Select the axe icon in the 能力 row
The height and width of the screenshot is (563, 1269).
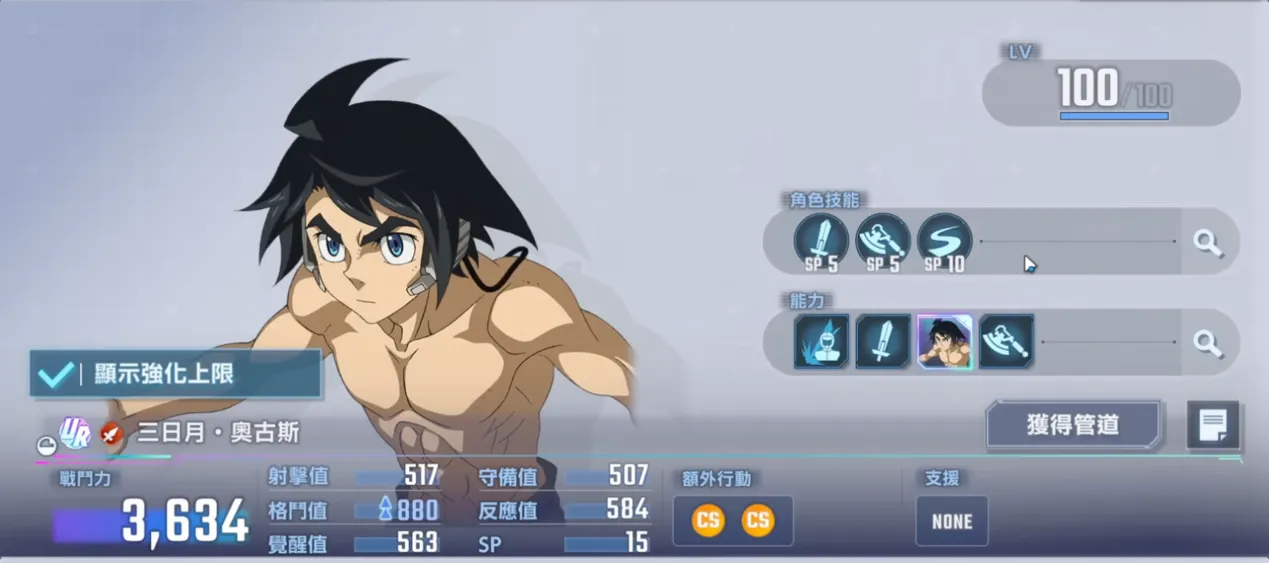[1006, 342]
